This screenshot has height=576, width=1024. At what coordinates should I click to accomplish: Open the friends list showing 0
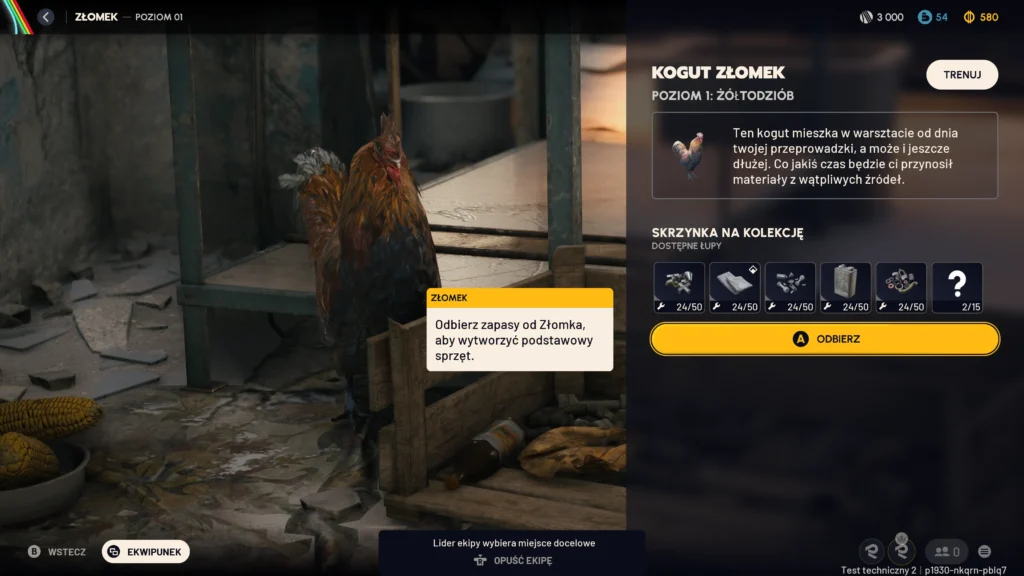tap(945, 551)
